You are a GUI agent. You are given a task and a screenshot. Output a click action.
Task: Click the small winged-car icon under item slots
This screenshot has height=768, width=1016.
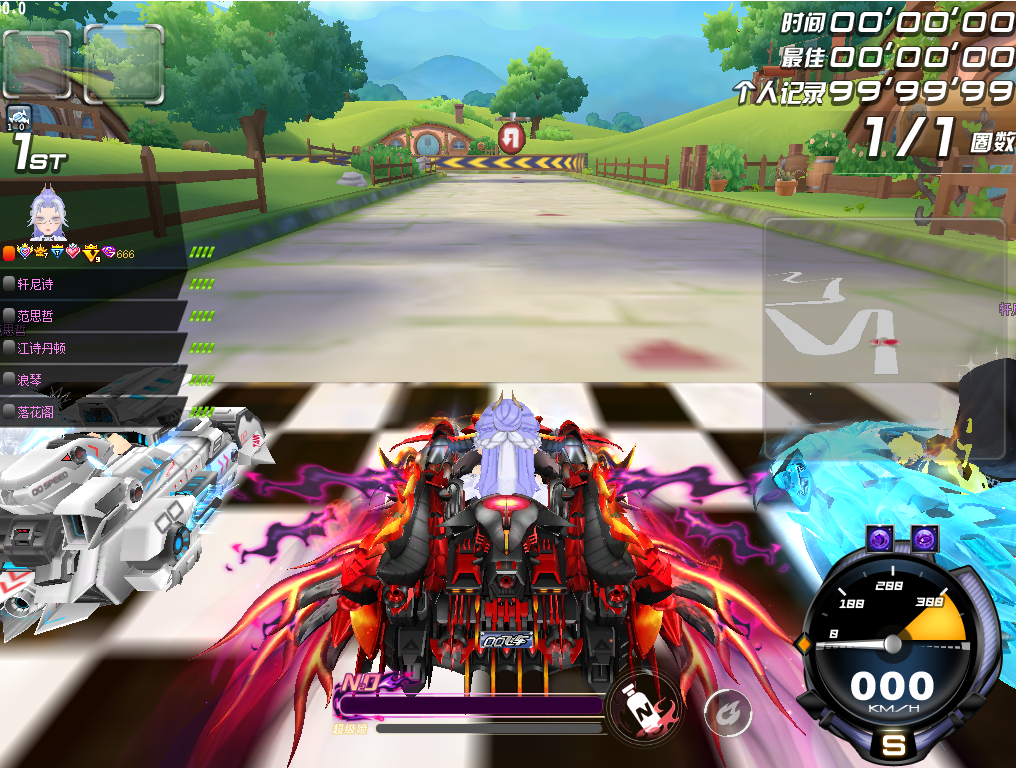tap(18, 118)
